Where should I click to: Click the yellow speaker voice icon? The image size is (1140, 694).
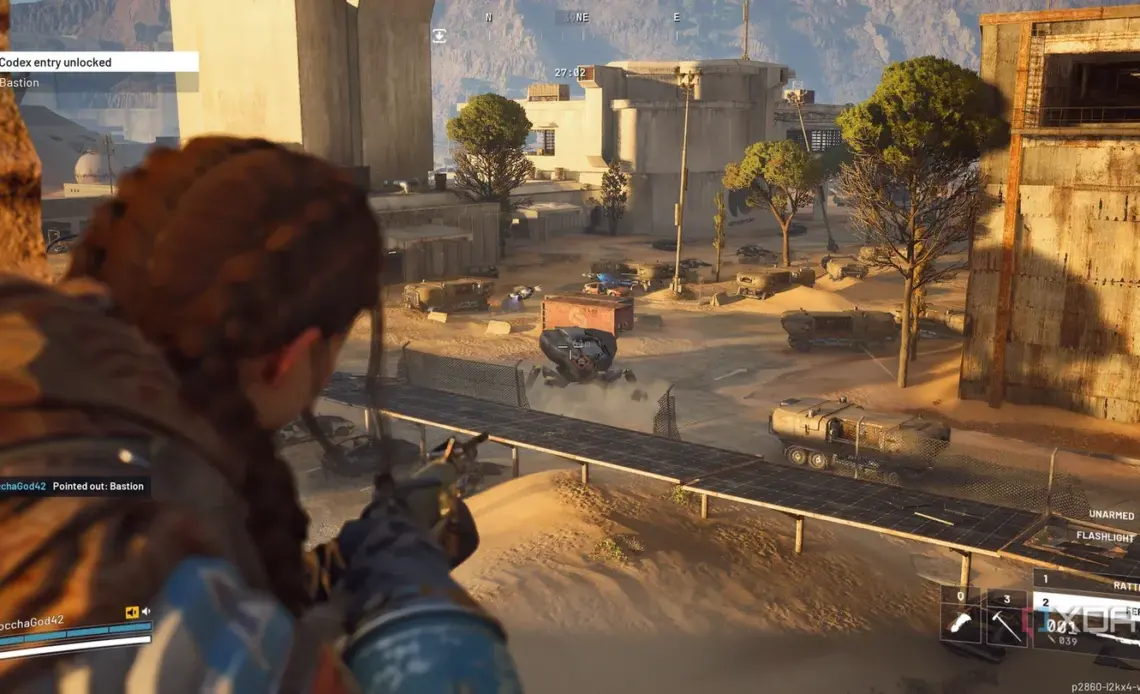click(x=131, y=612)
